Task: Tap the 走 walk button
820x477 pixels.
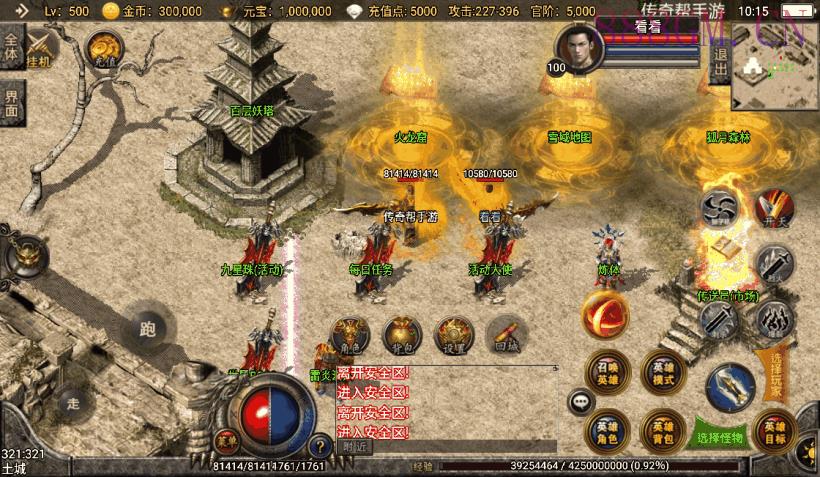Action: (73, 403)
